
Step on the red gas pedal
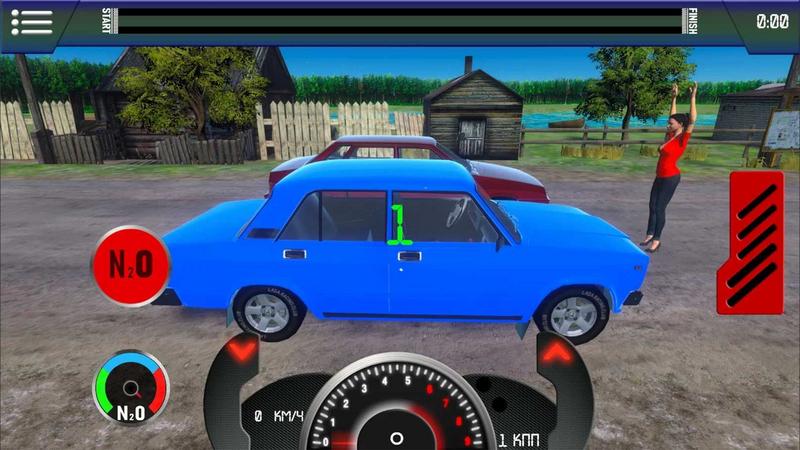(x=756, y=242)
